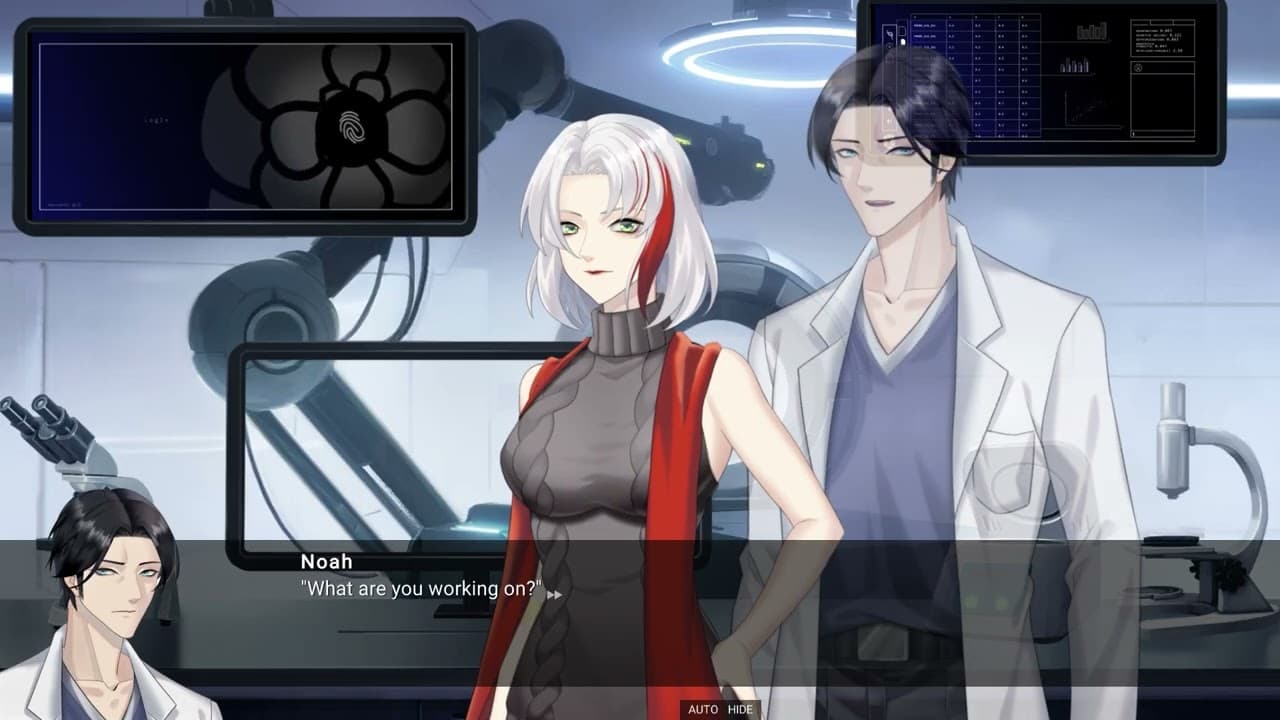The image size is (1280, 720).
Task: Click the 'Logic' text on the left screen
Action: pos(157,120)
